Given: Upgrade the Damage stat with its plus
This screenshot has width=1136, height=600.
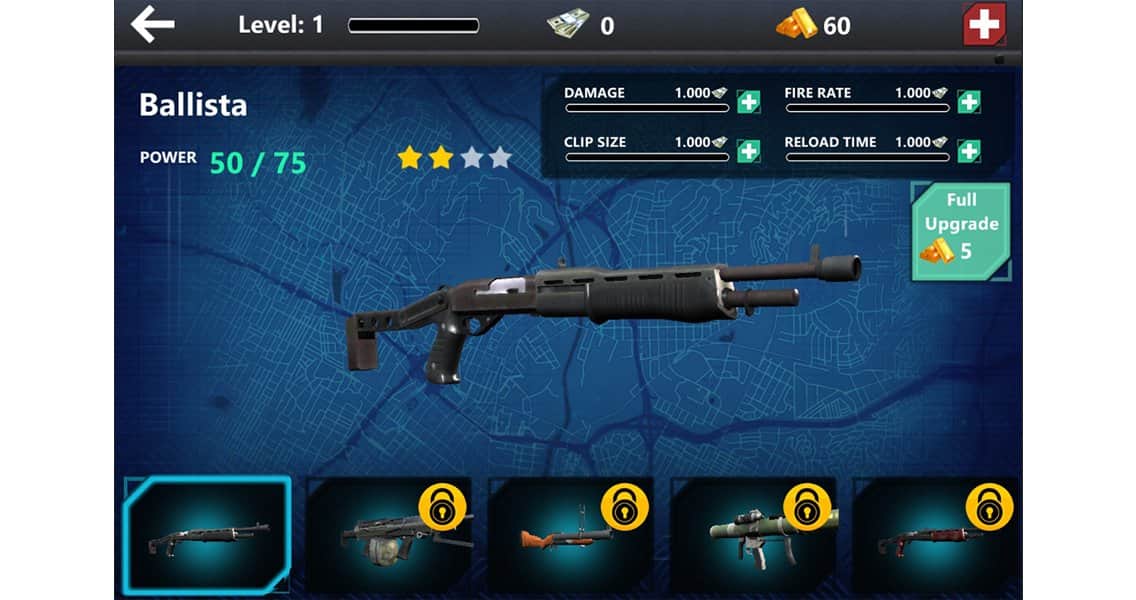Looking at the screenshot, I should coord(748,101).
